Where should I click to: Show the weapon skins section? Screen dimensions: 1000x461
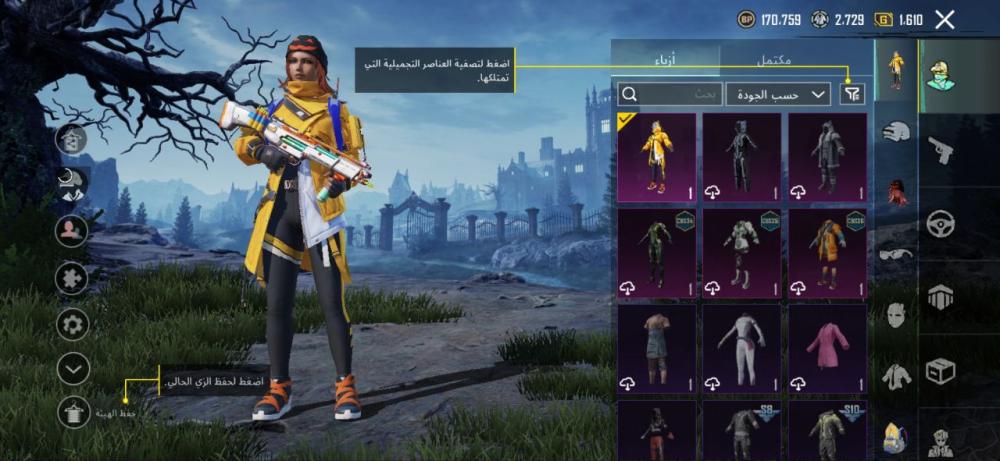(x=941, y=150)
